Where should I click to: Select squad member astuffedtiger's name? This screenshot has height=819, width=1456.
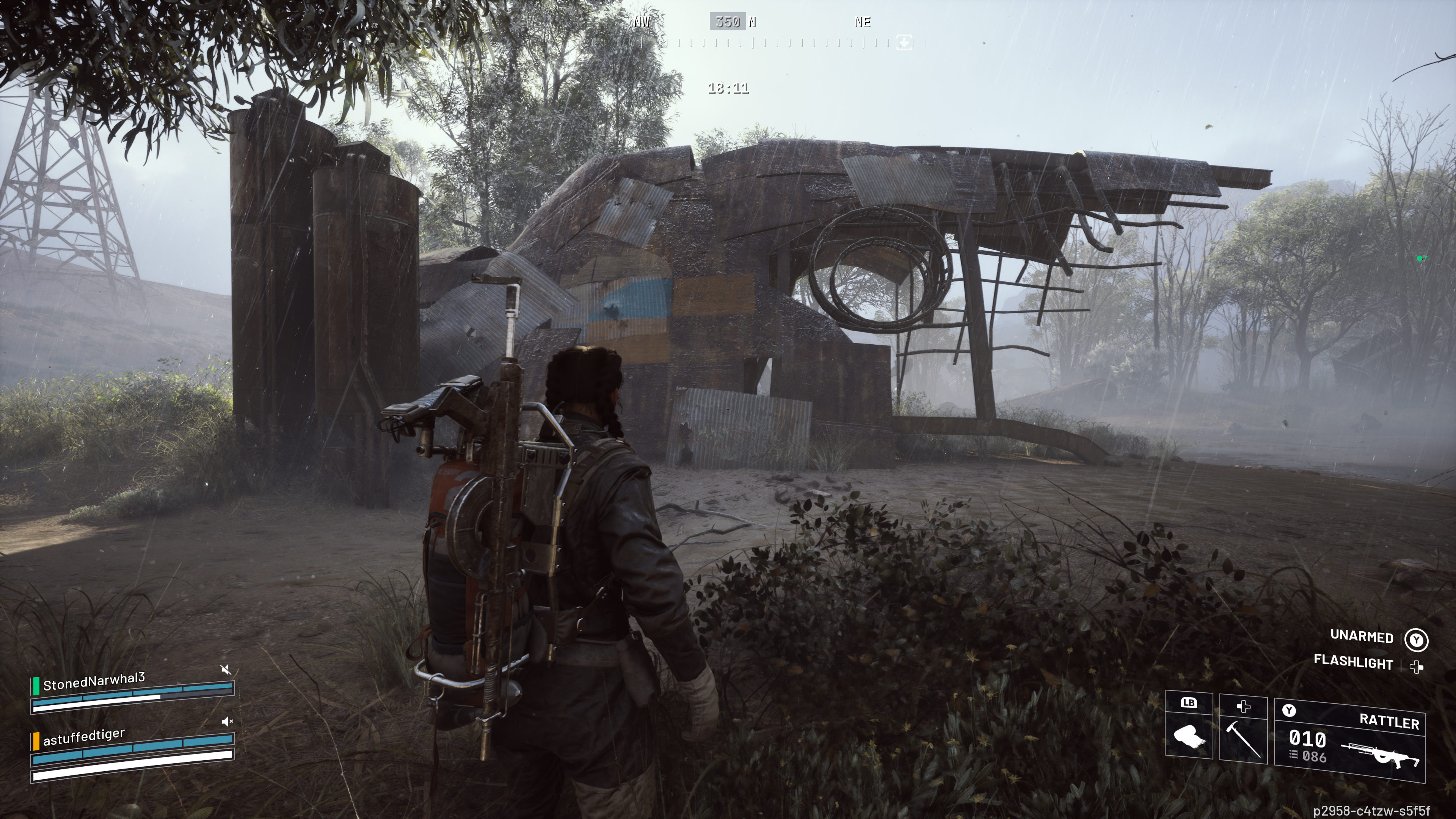point(84,737)
